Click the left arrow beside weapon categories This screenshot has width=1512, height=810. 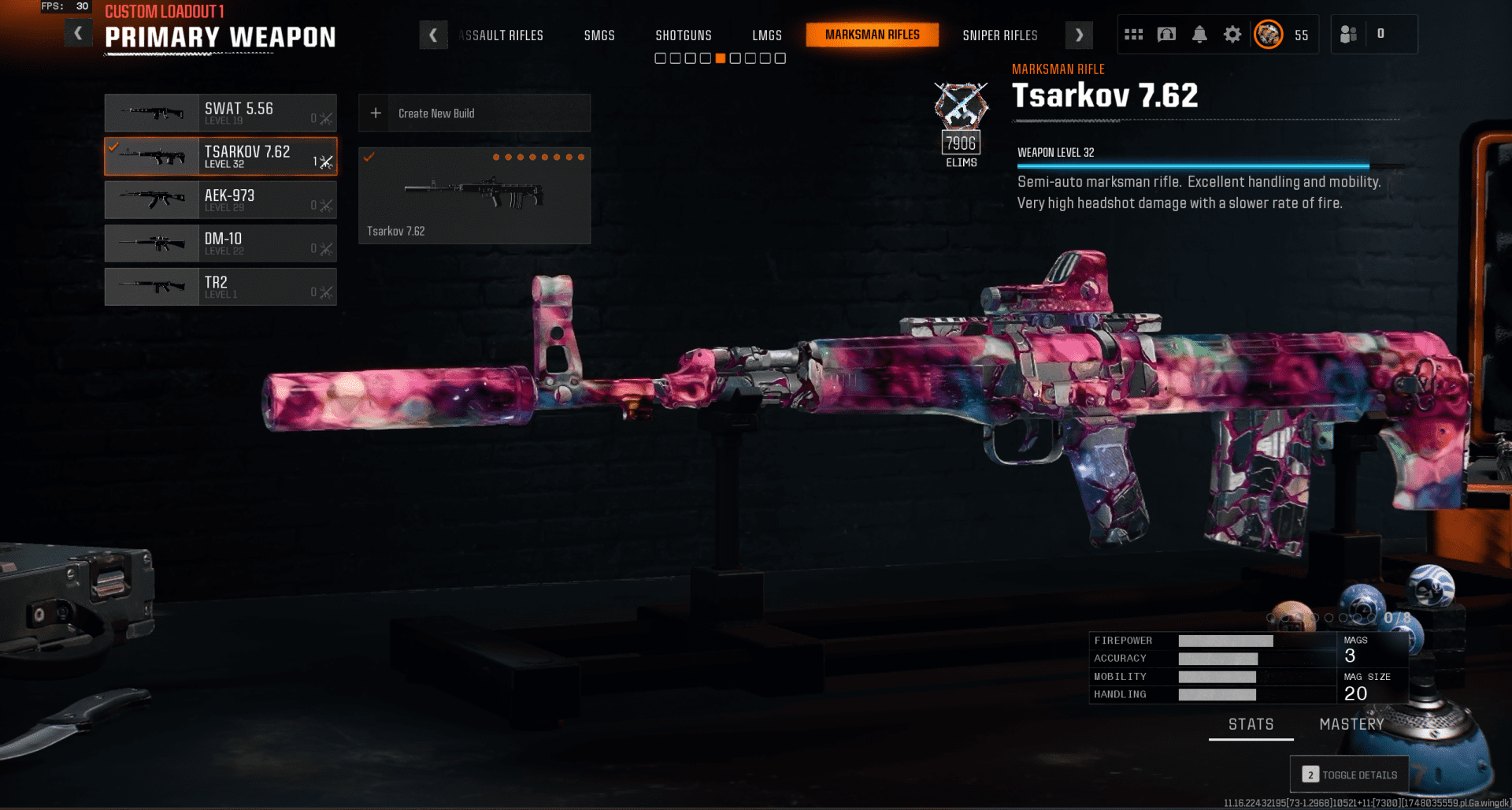pyautogui.click(x=433, y=35)
